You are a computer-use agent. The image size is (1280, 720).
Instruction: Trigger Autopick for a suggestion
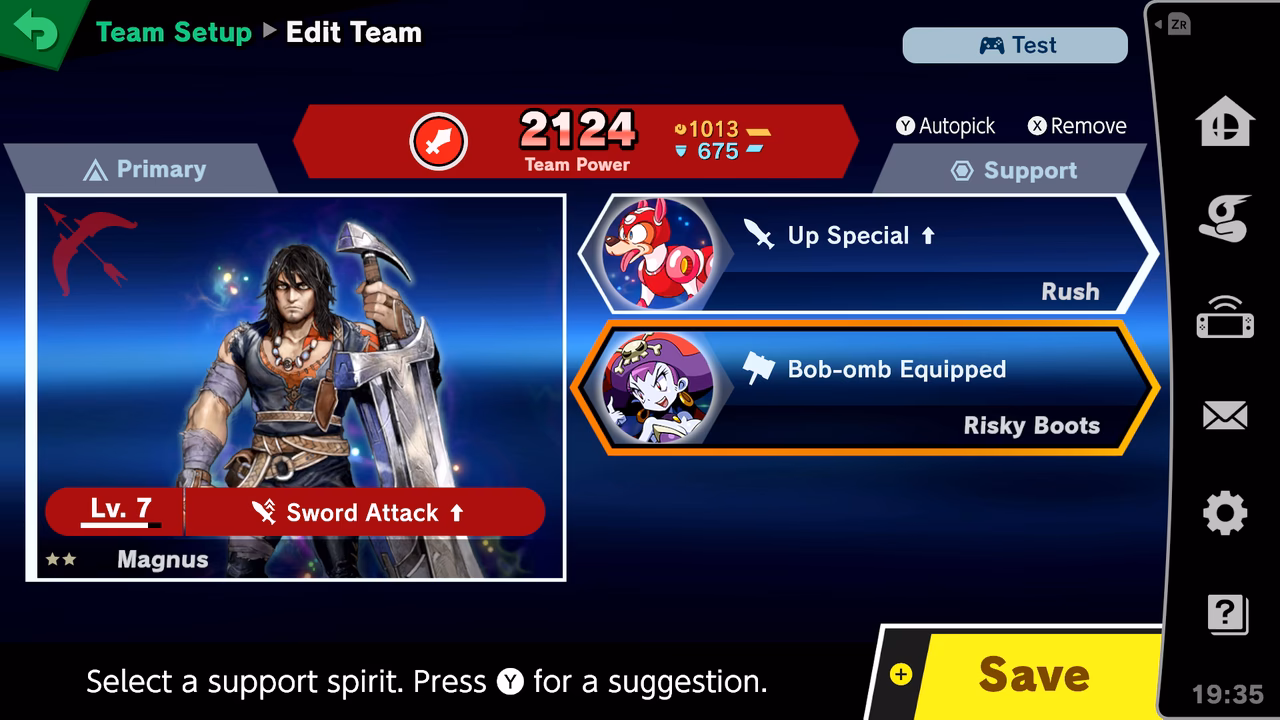click(x=946, y=126)
